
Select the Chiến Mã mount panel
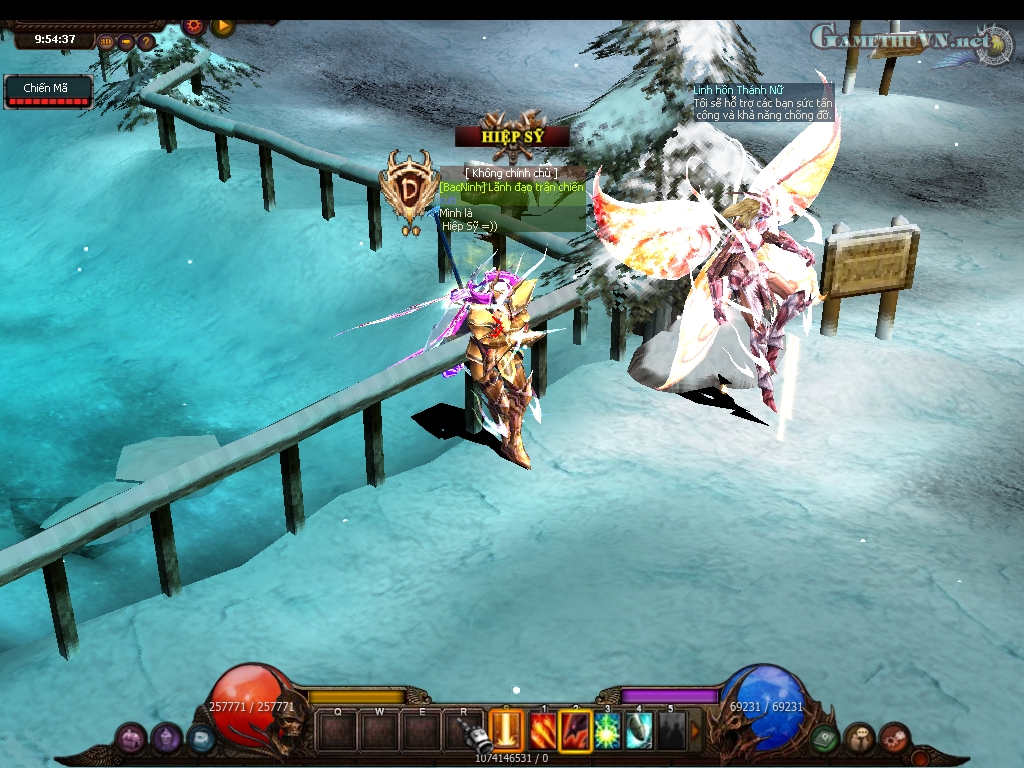pos(48,92)
